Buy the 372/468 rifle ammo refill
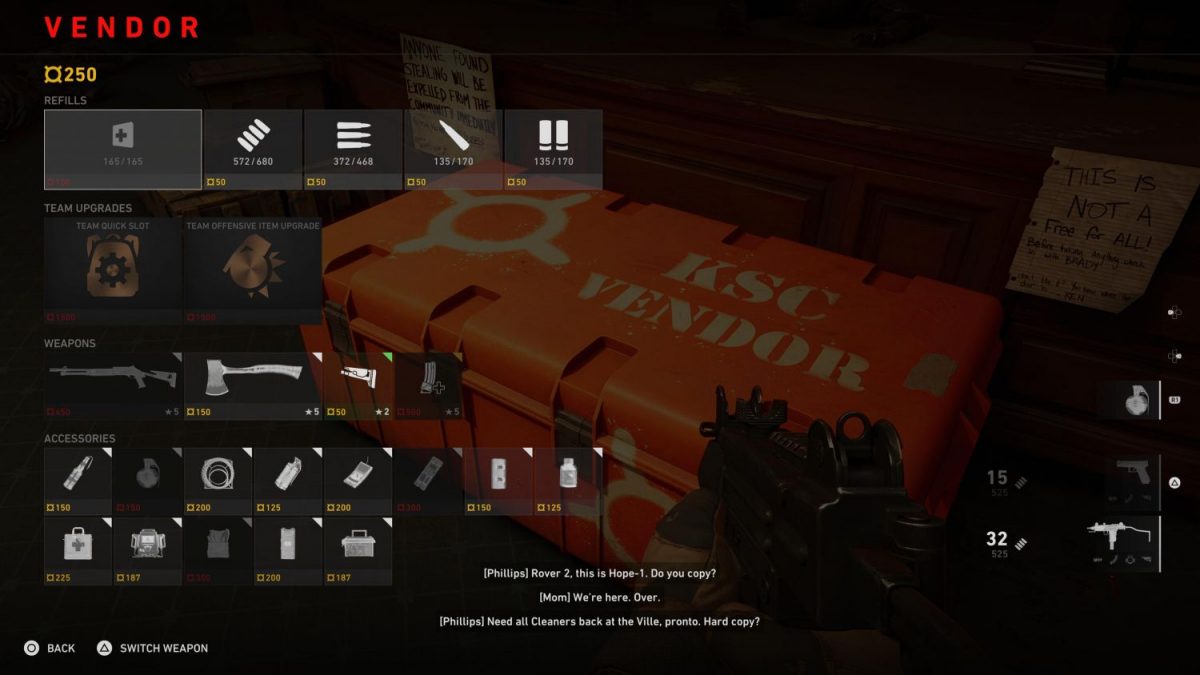The width and height of the screenshot is (1200, 675). click(x=353, y=149)
